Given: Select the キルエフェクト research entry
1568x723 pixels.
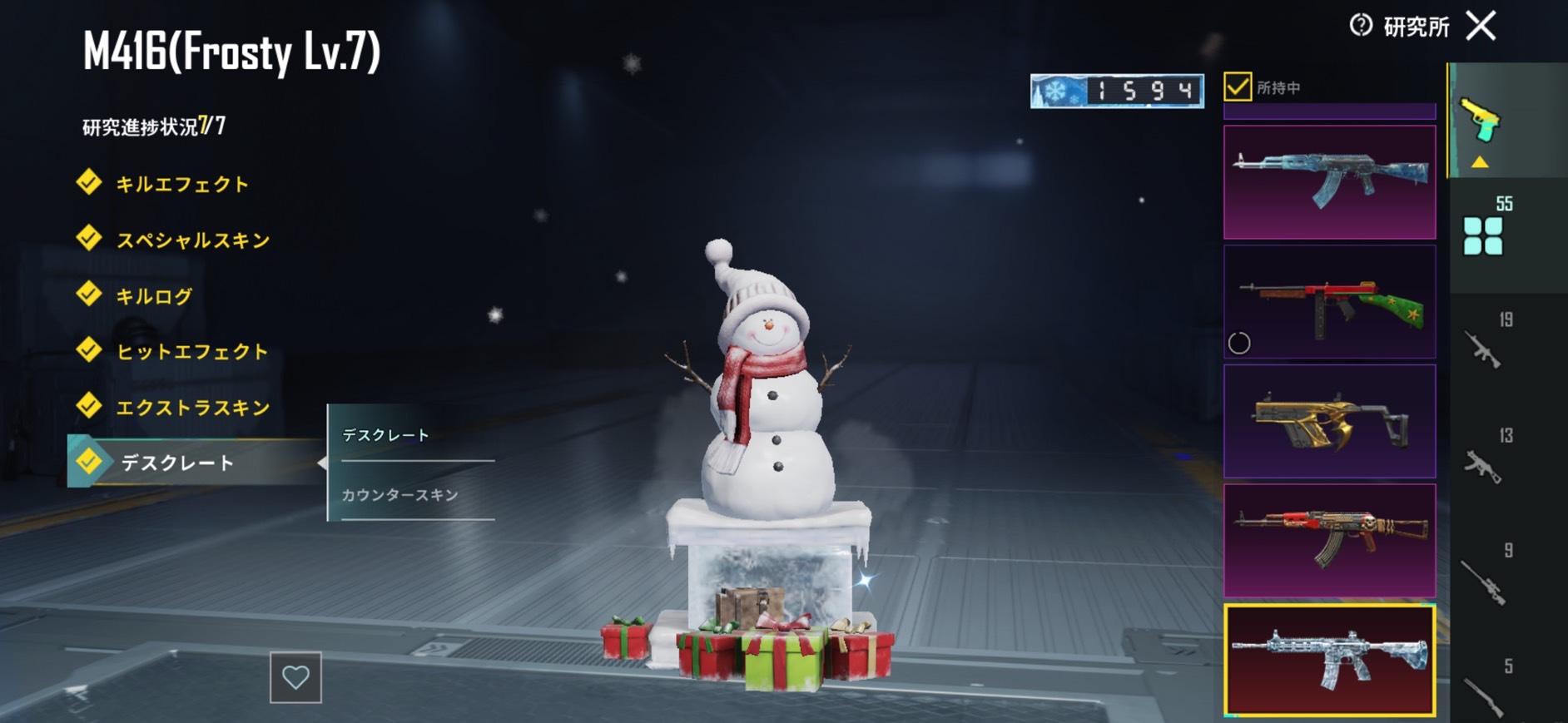Looking at the screenshot, I should [181, 184].
